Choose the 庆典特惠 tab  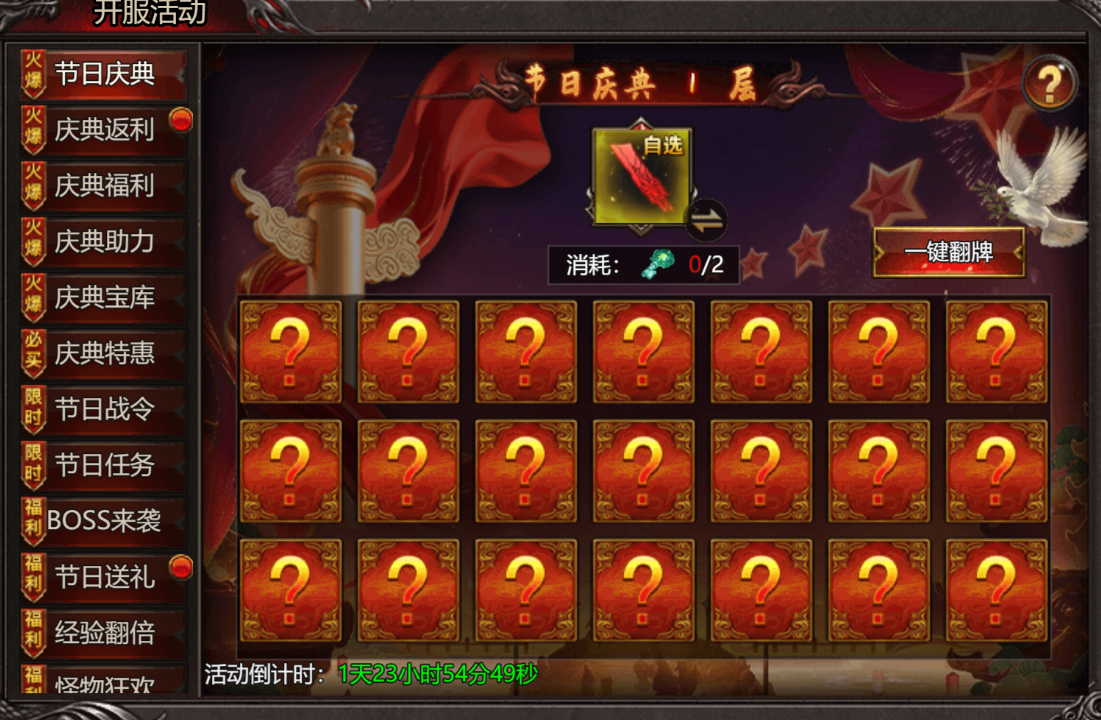pos(104,353)
